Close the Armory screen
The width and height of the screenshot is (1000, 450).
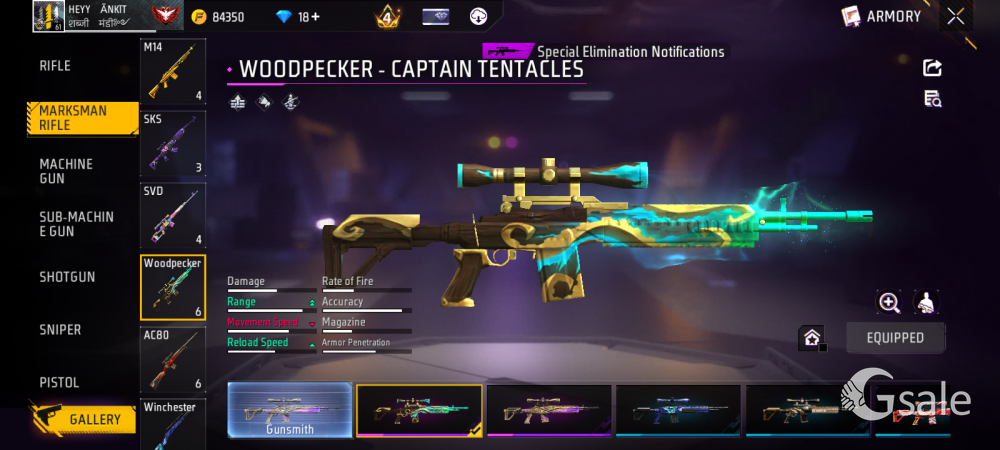point(956,16)
